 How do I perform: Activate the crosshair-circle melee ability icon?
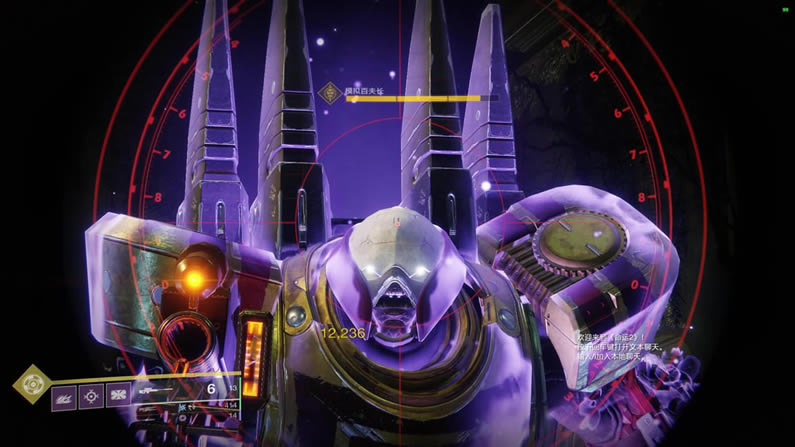[91, 397]
